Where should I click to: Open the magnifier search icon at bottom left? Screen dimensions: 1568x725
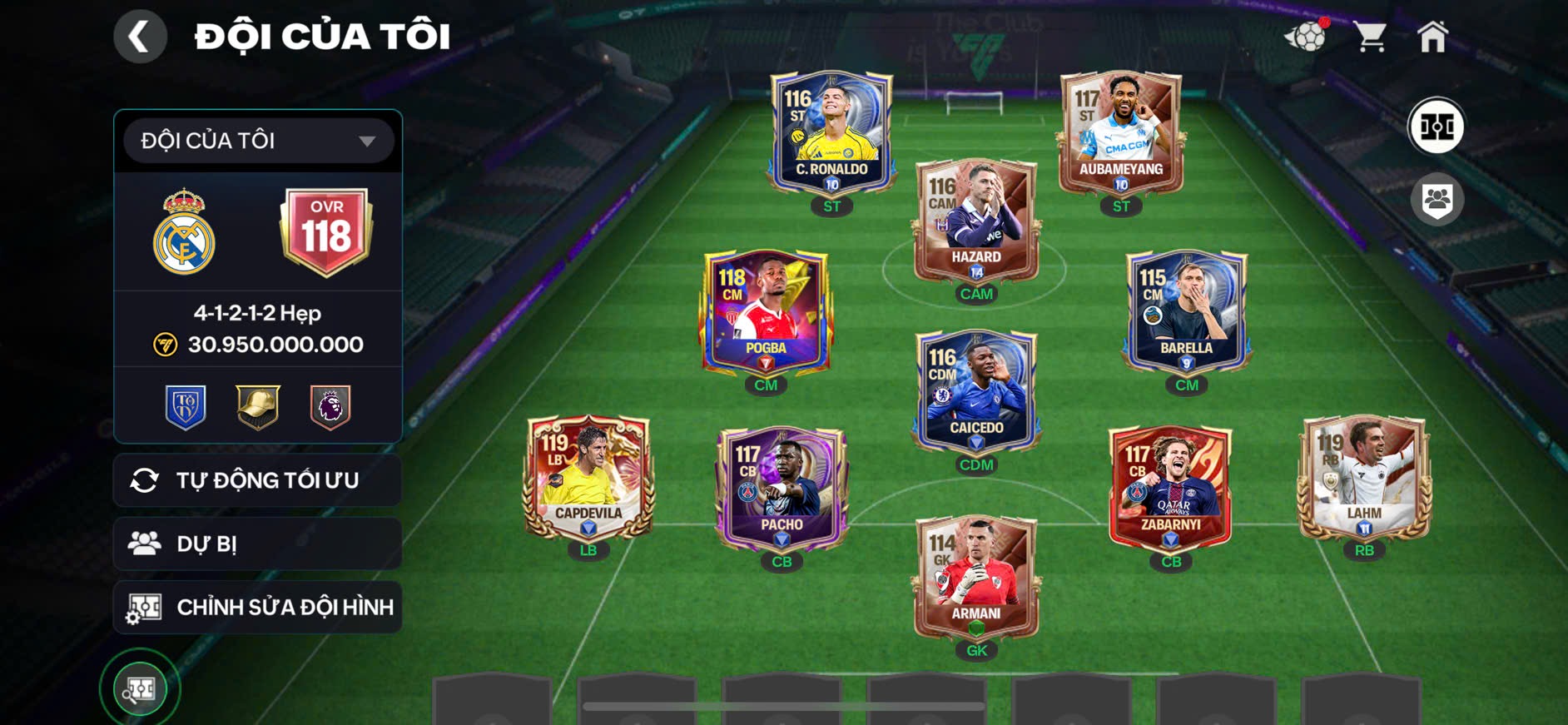point(140,688)
